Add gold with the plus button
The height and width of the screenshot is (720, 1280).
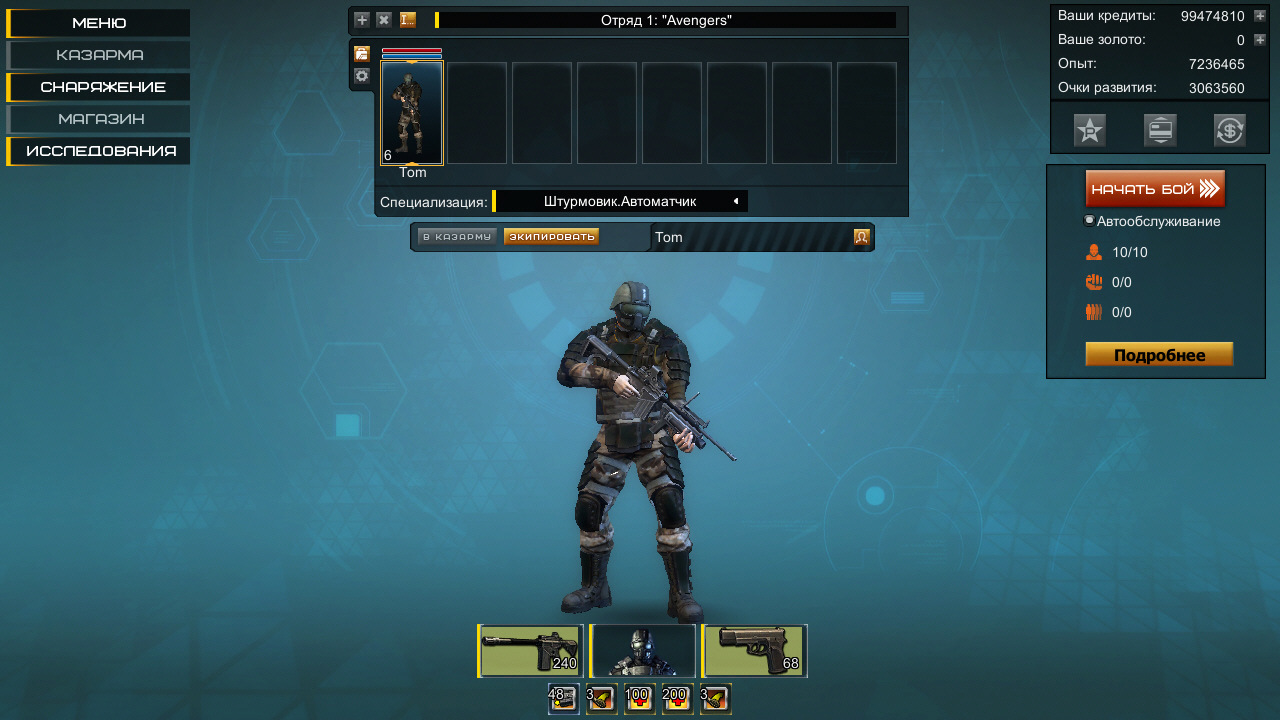[x=1260, y=40]
